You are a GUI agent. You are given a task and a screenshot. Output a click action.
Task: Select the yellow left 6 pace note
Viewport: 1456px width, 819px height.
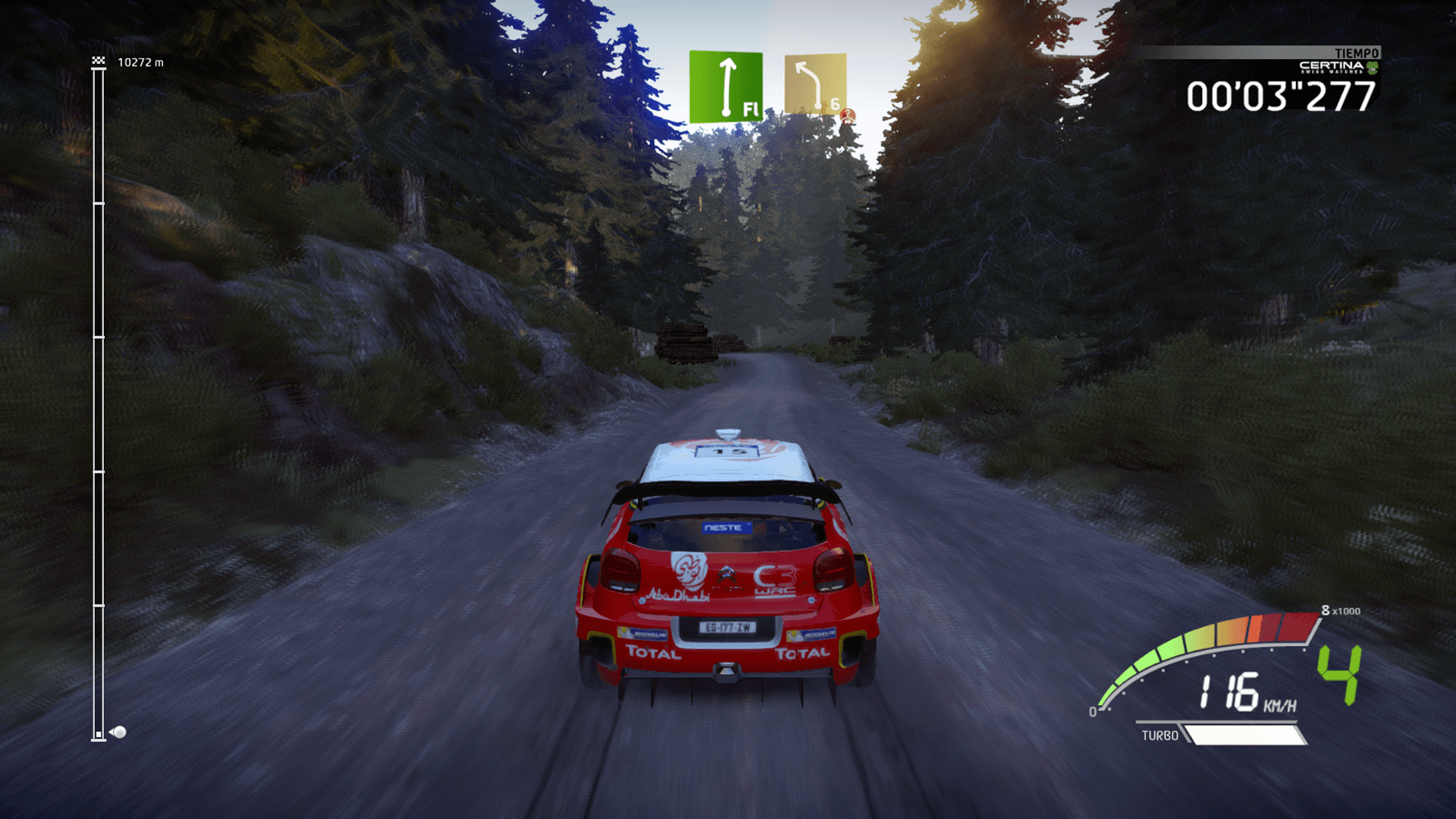coord(815,83)
